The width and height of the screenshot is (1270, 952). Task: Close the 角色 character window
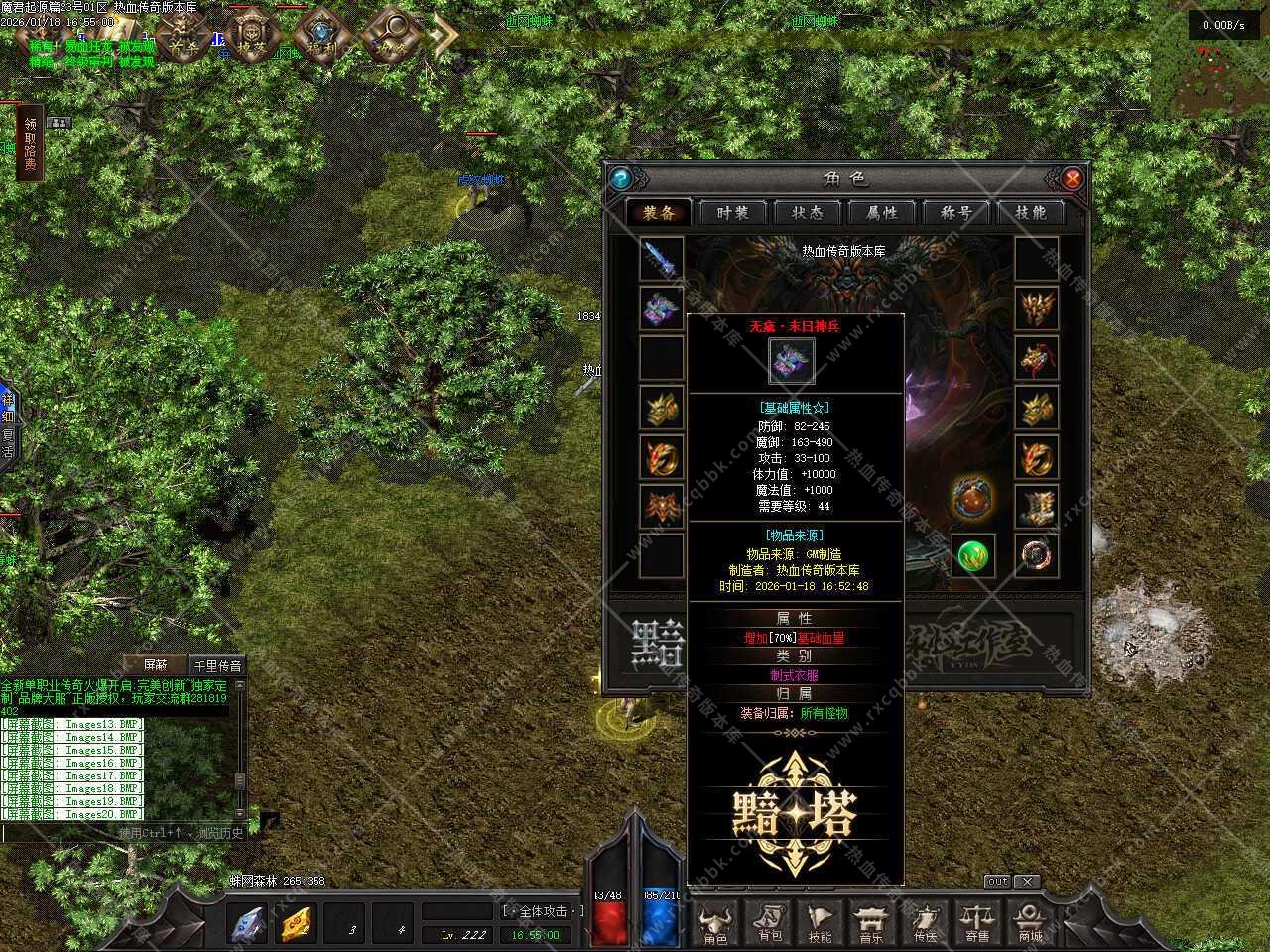(x=1072, y=178)
